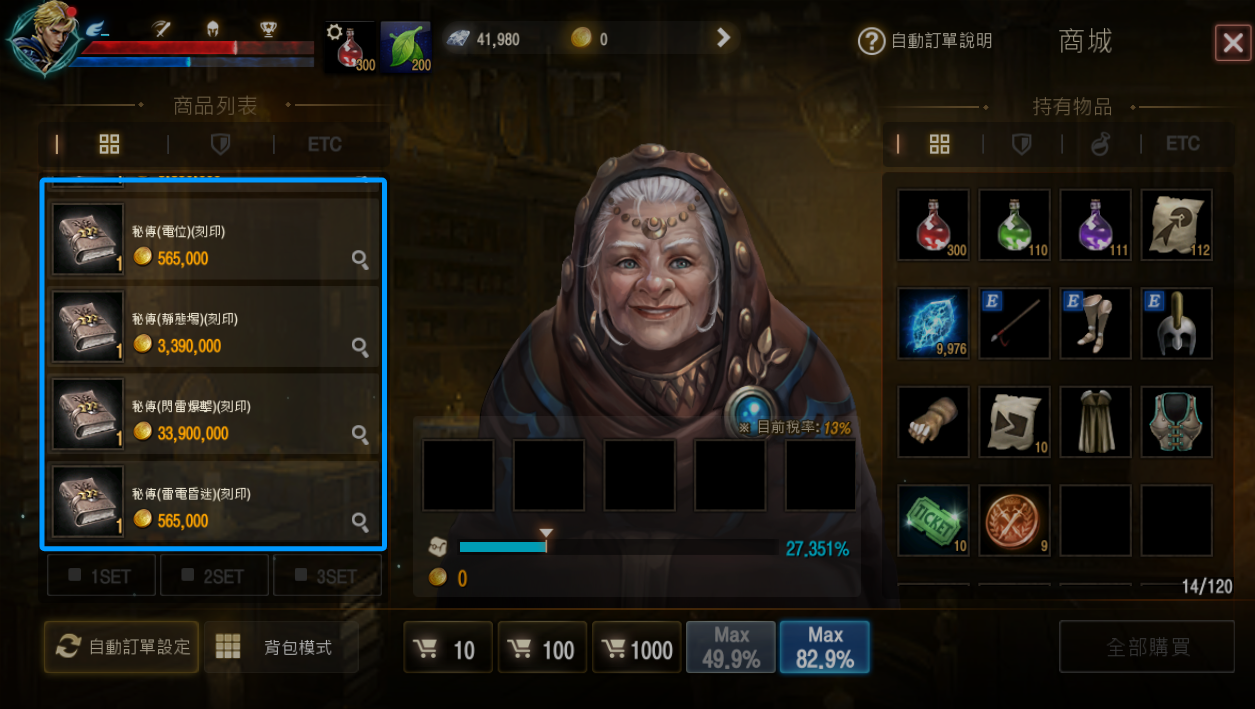The width and height of the screenshot is (1255, 709).
Task: Choose the 33,900,000 gold skill book
Action: pyautogui.click(x=212, y=413)
